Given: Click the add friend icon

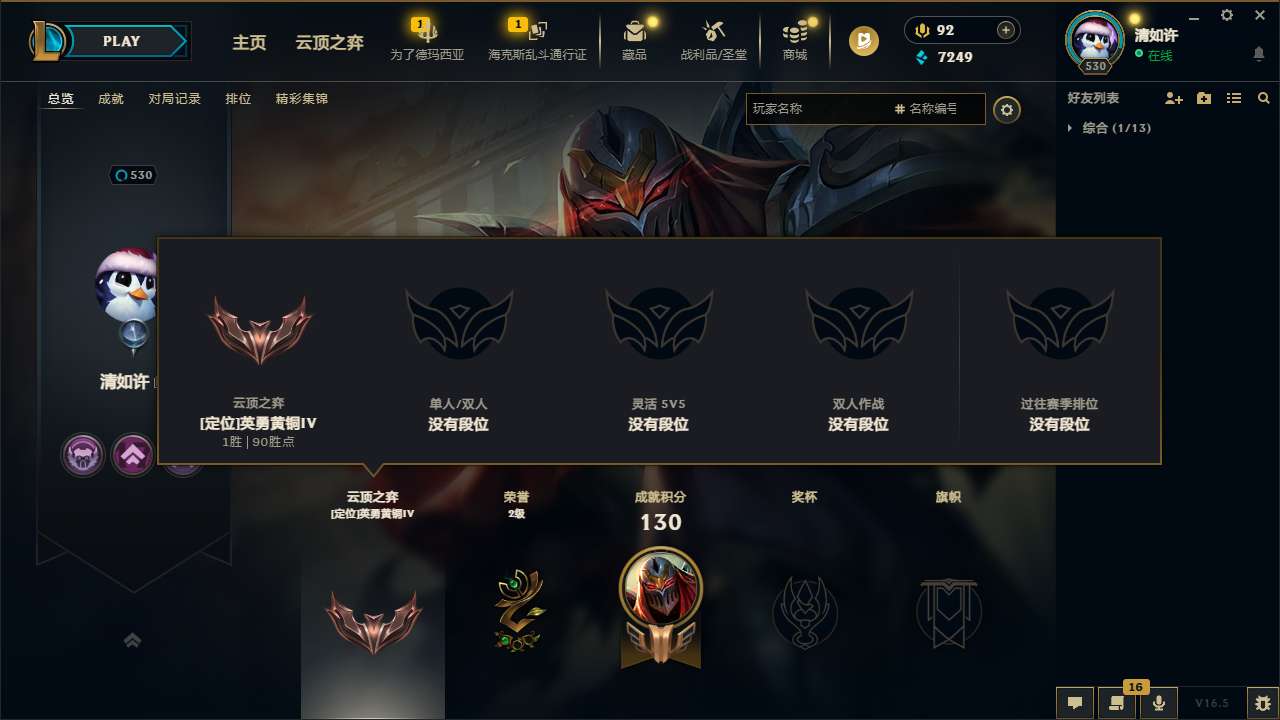Looking at the screenshot, I should point(1172,98).
